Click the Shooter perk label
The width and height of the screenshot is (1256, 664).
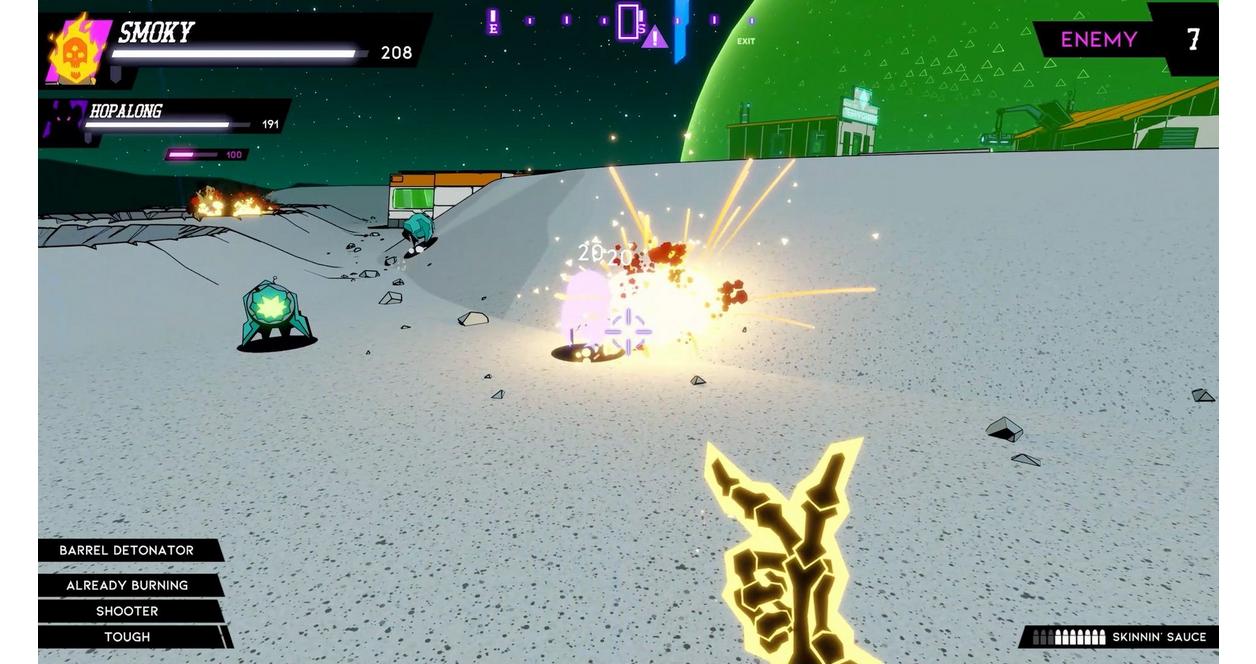pos(127,611)
